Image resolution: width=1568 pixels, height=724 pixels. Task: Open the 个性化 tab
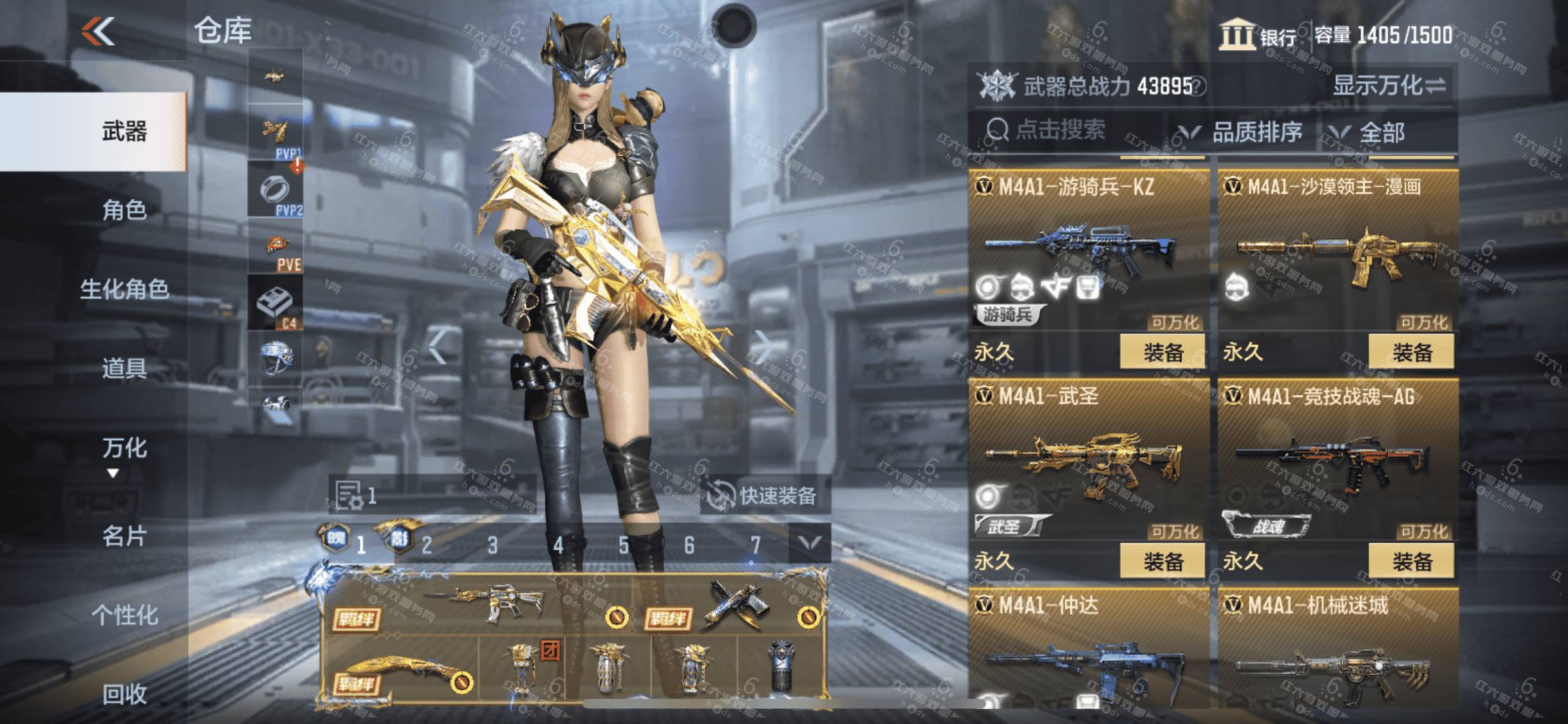coord(124,615)
